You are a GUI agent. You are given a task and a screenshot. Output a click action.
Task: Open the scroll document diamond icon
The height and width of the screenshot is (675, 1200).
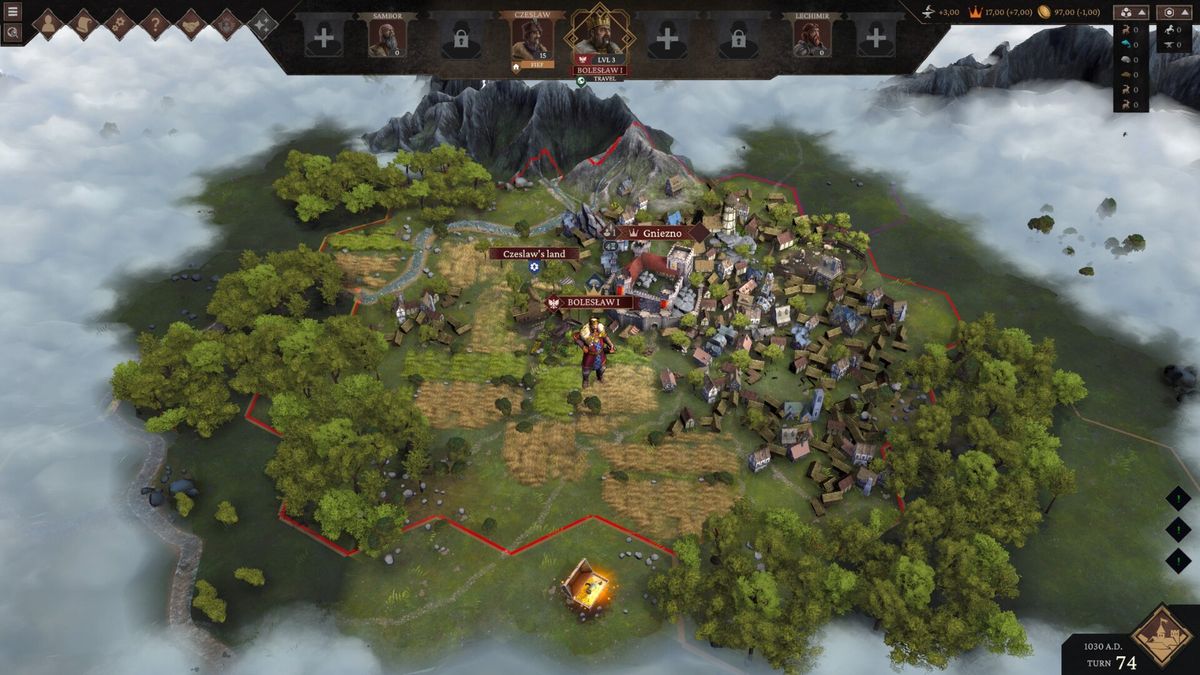[83, 24]
